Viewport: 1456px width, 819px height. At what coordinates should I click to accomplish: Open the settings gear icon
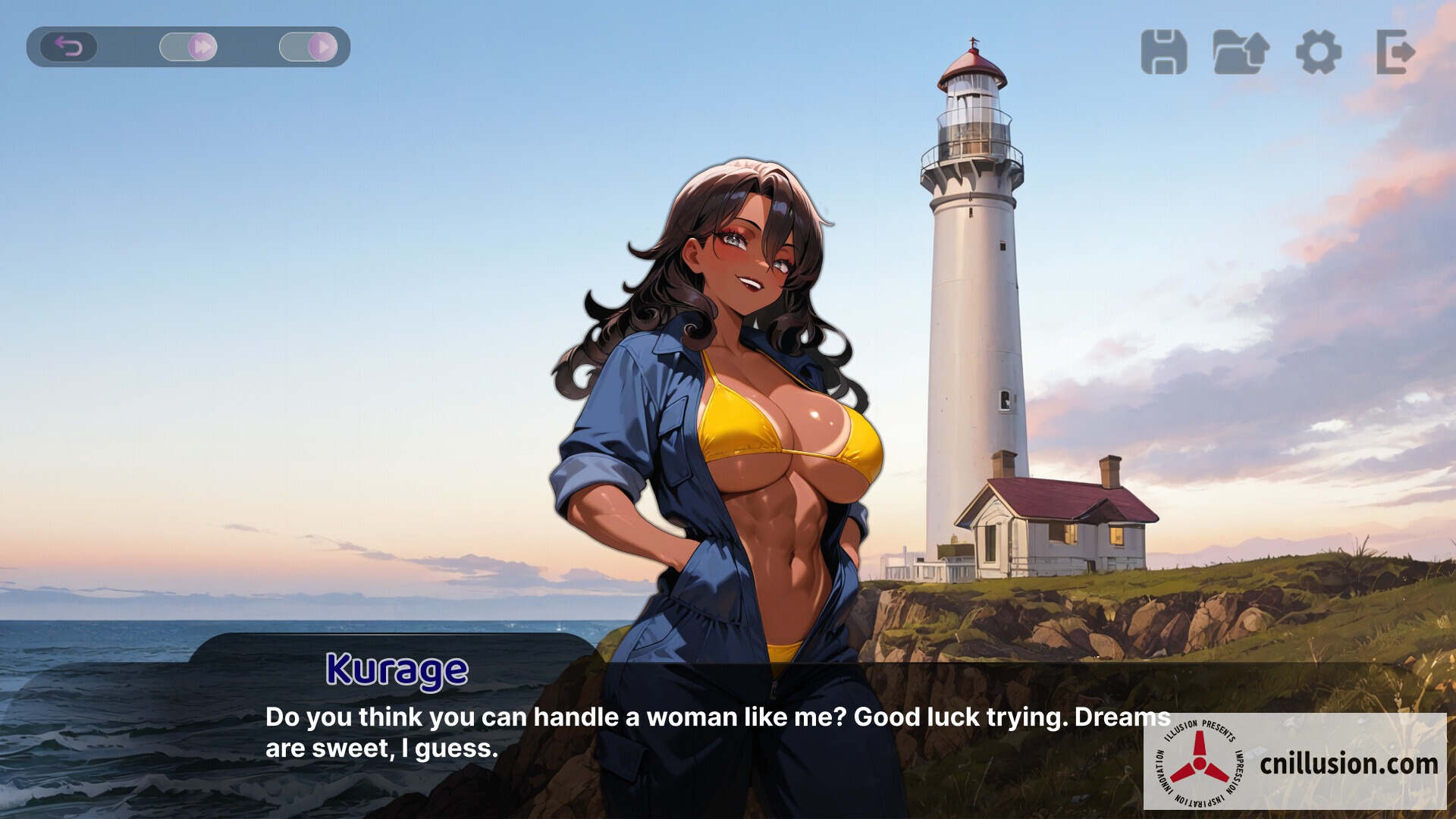(x=1317, y=53)
